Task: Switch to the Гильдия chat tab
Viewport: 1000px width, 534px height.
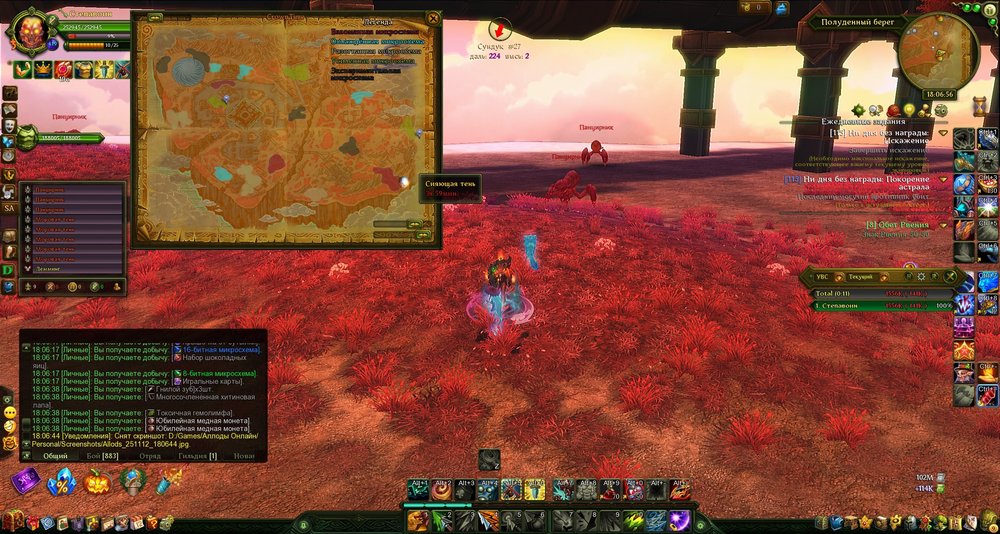Action: pyautogui.click(x=198, y=456)
